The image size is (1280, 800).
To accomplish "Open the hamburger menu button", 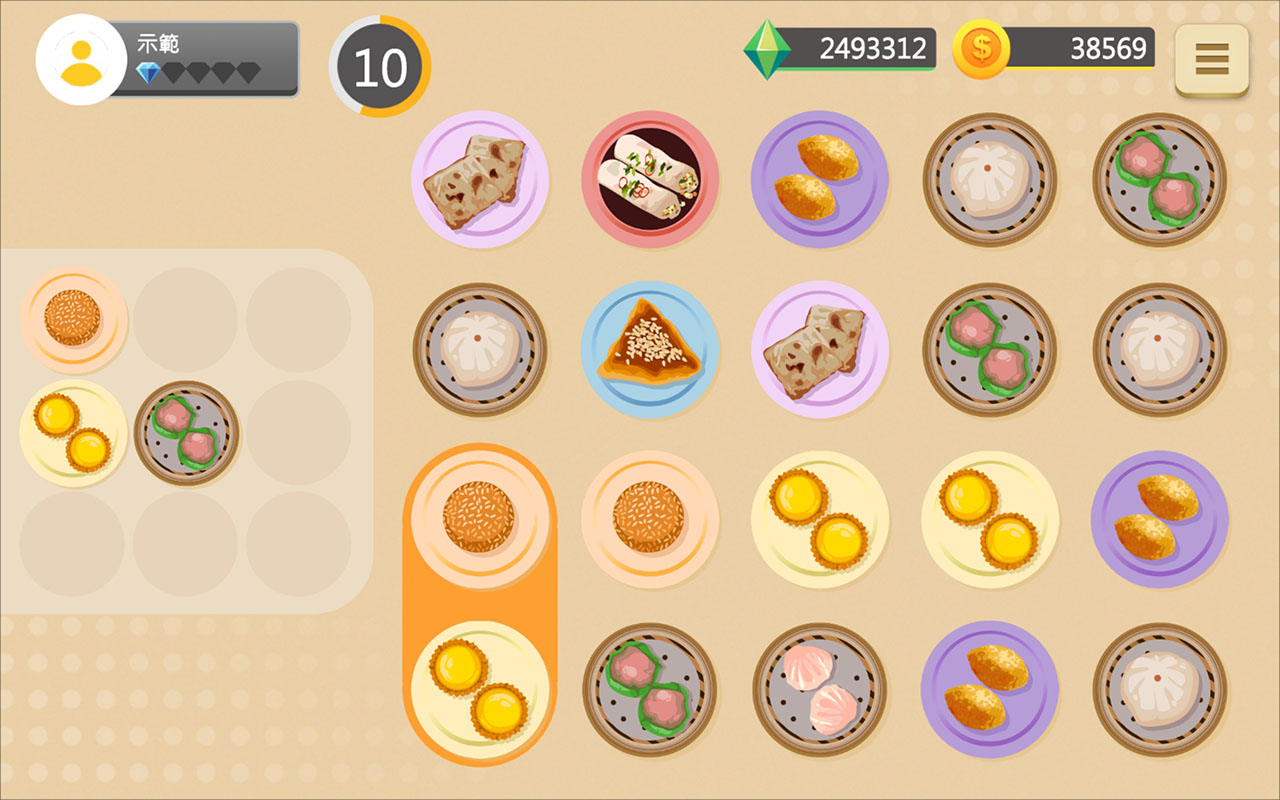I will tap(1211, 59).
